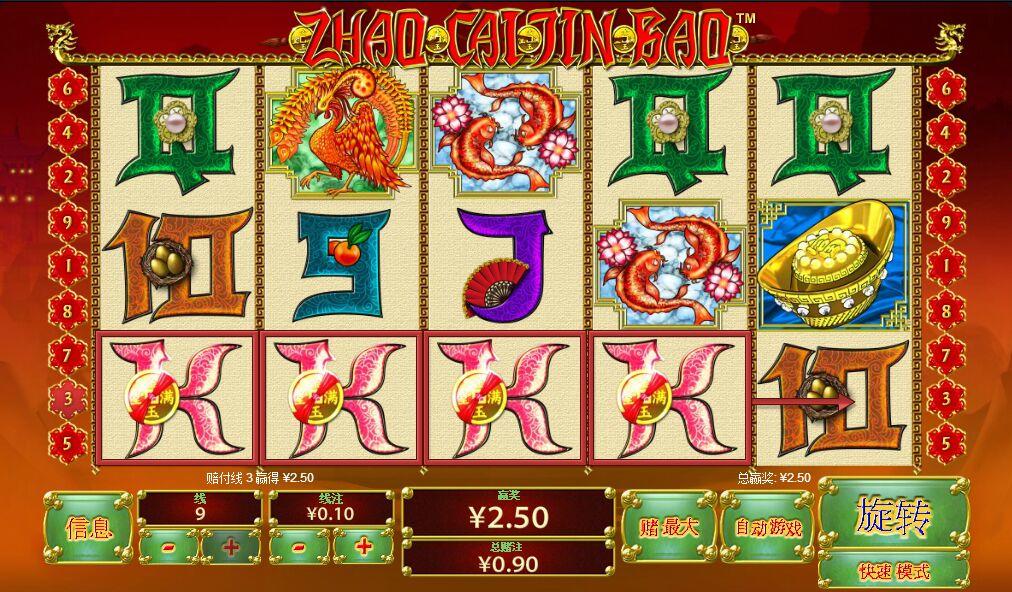This screenshot has height=592, width=1012.
Task: Toggle 快速模式 turbo mode
Action: pos(893,571)
